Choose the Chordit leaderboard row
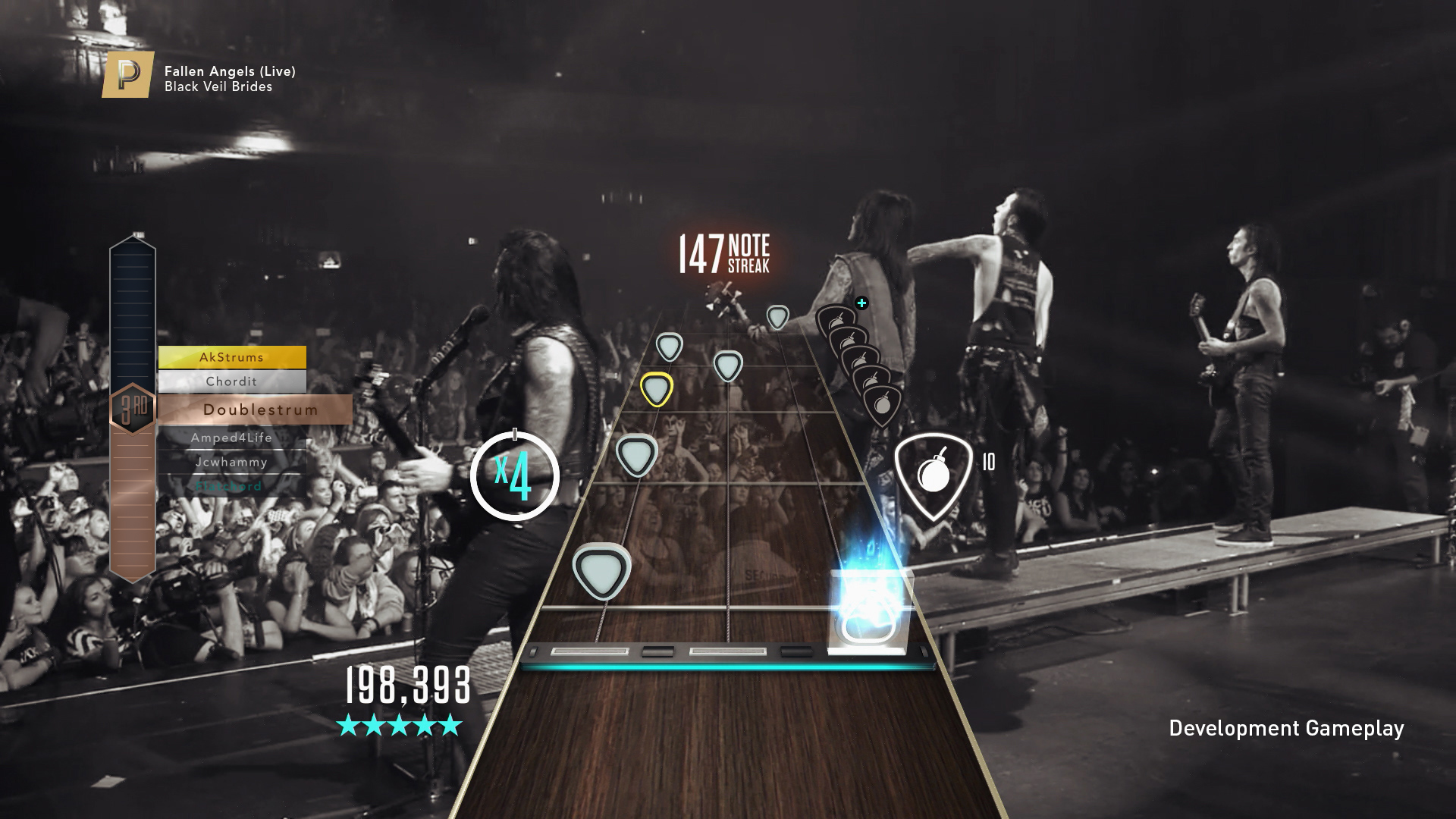The height and width of the screenshot is (819, 1456). (x=232, y=381)
